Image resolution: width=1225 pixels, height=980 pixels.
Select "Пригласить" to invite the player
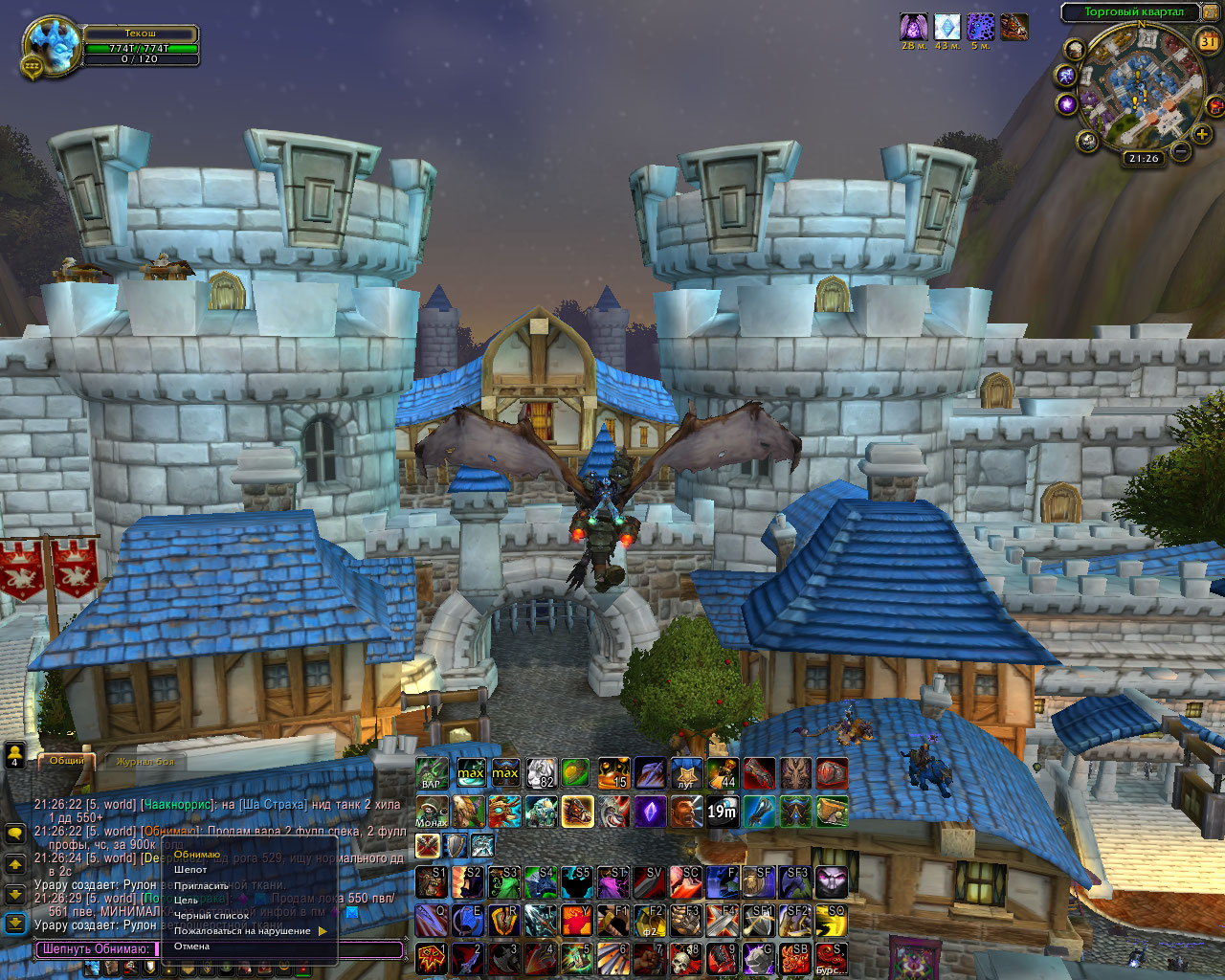pyautogui.click(x=202, y=885)
